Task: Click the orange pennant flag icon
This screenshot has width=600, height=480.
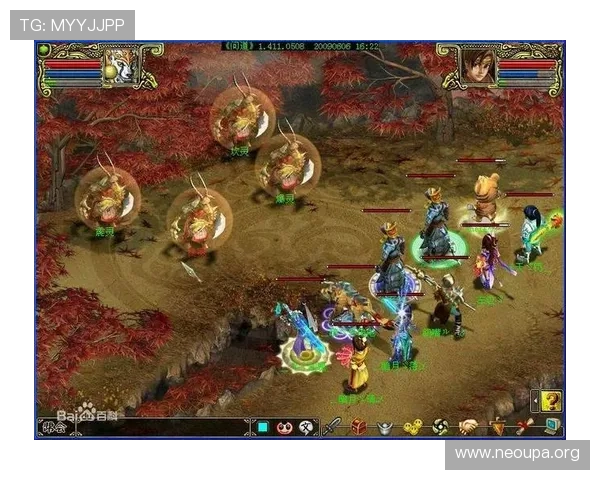Action: tap(496, 427)
